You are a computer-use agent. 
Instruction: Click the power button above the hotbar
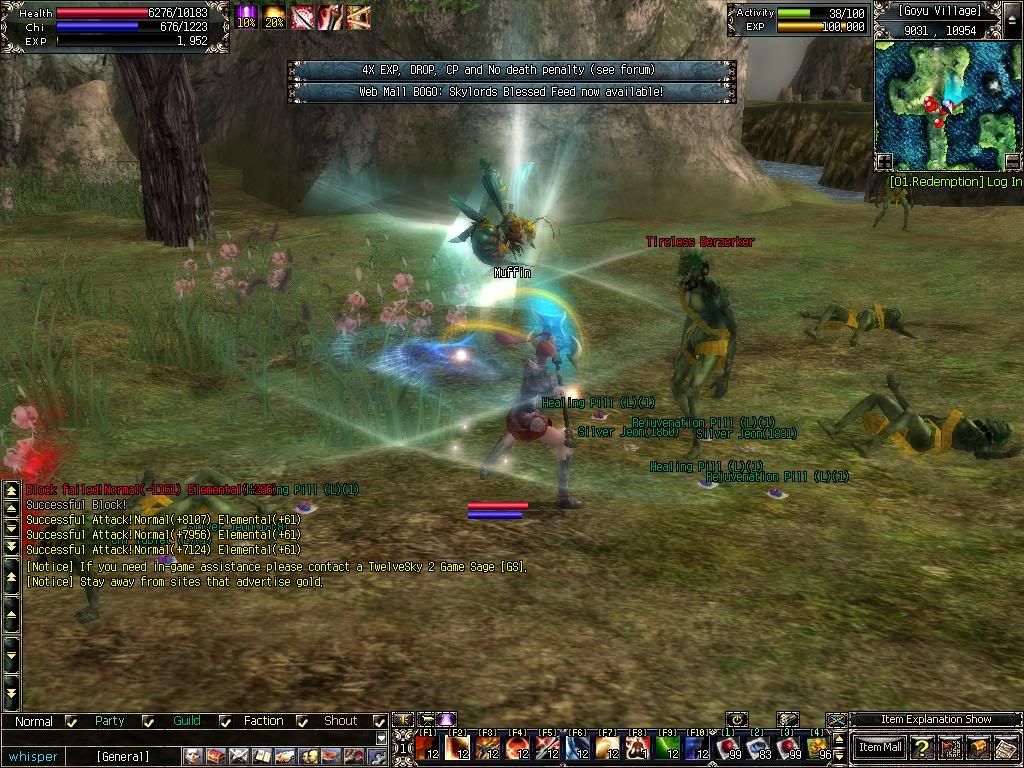737,719
